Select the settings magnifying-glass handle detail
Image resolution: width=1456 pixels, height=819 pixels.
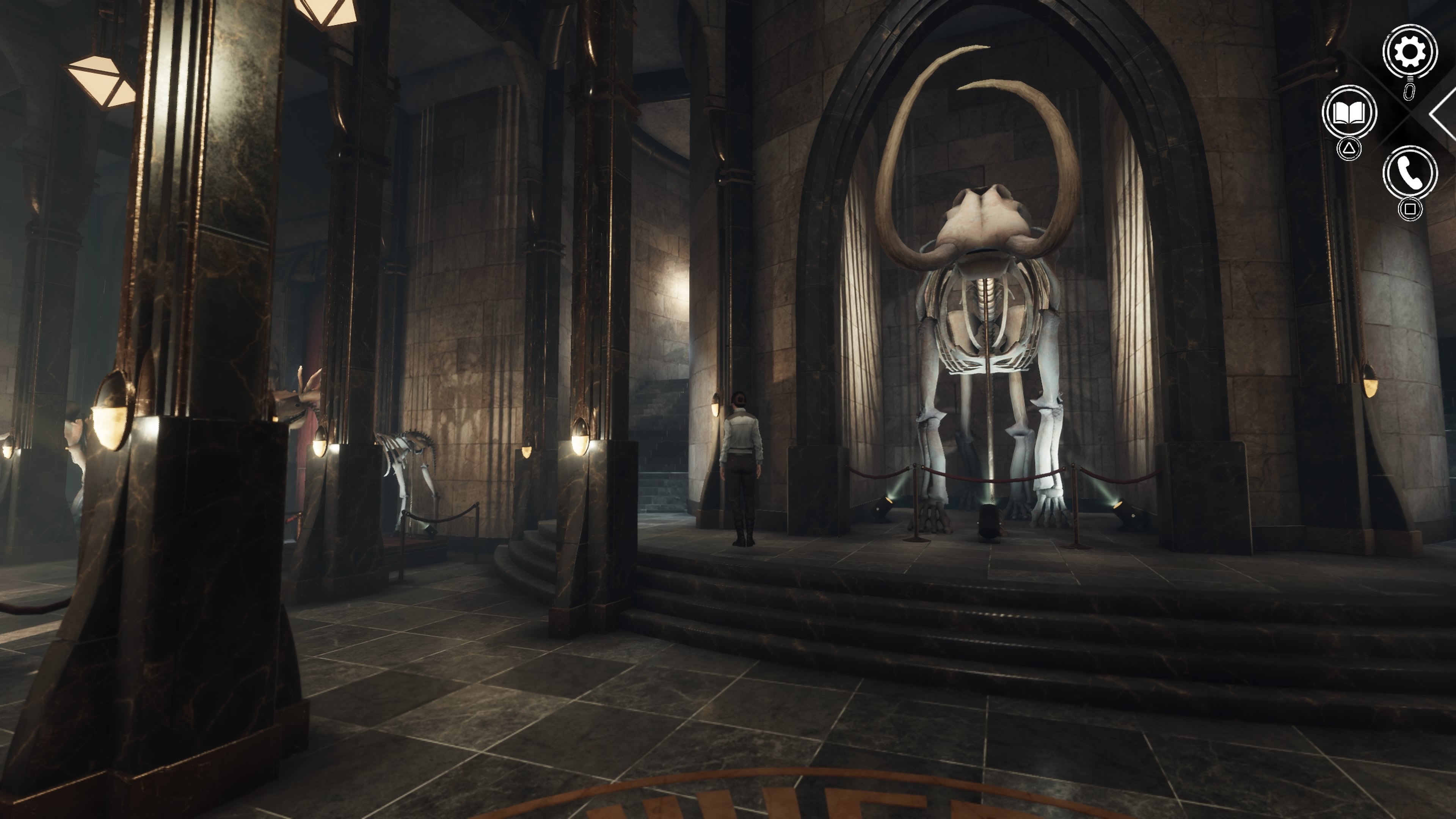1409,79
